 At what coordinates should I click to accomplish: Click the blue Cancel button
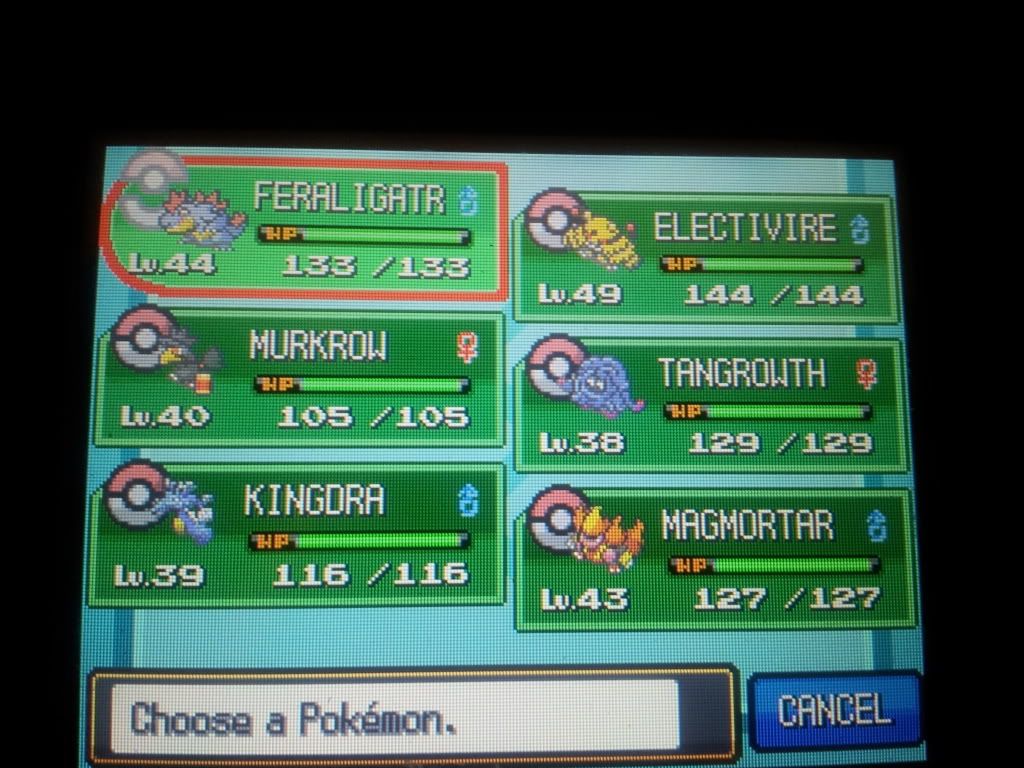coord(834,710)
